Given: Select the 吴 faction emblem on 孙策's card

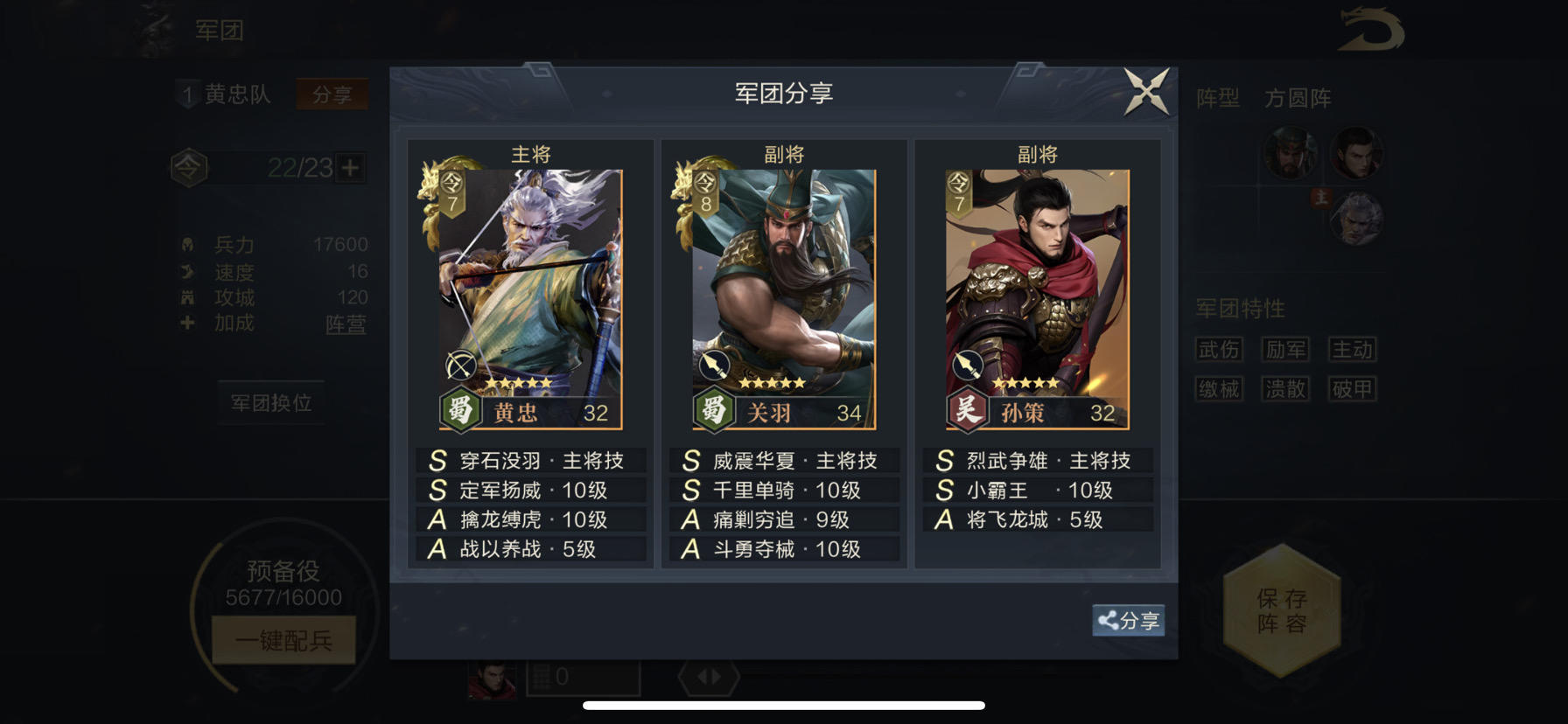Looking at the screenshot, I should point(968,412).
